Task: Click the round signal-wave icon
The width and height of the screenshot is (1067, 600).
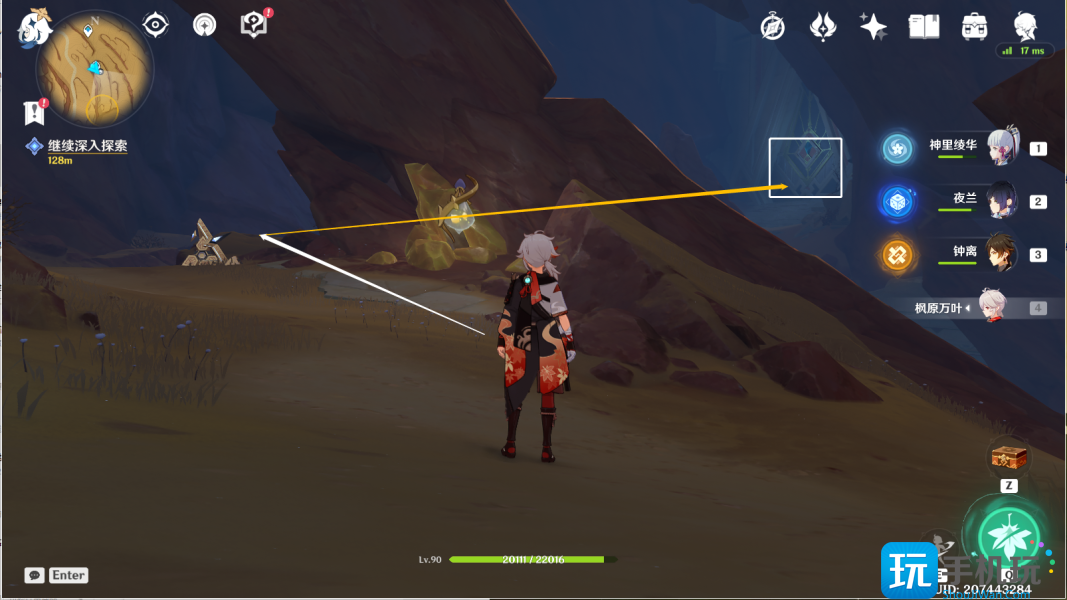Action: pos(205,25)
